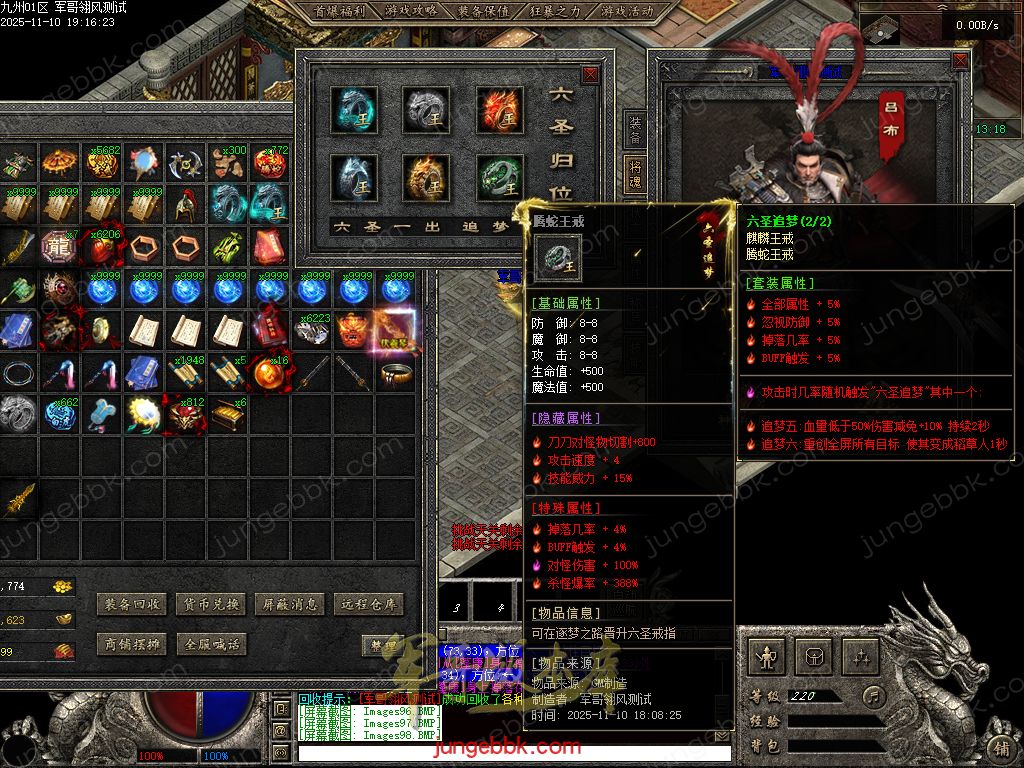Open the 游戏攻略 guide menu
This screenshot has width=1024, height=768.
coord(411,12)
